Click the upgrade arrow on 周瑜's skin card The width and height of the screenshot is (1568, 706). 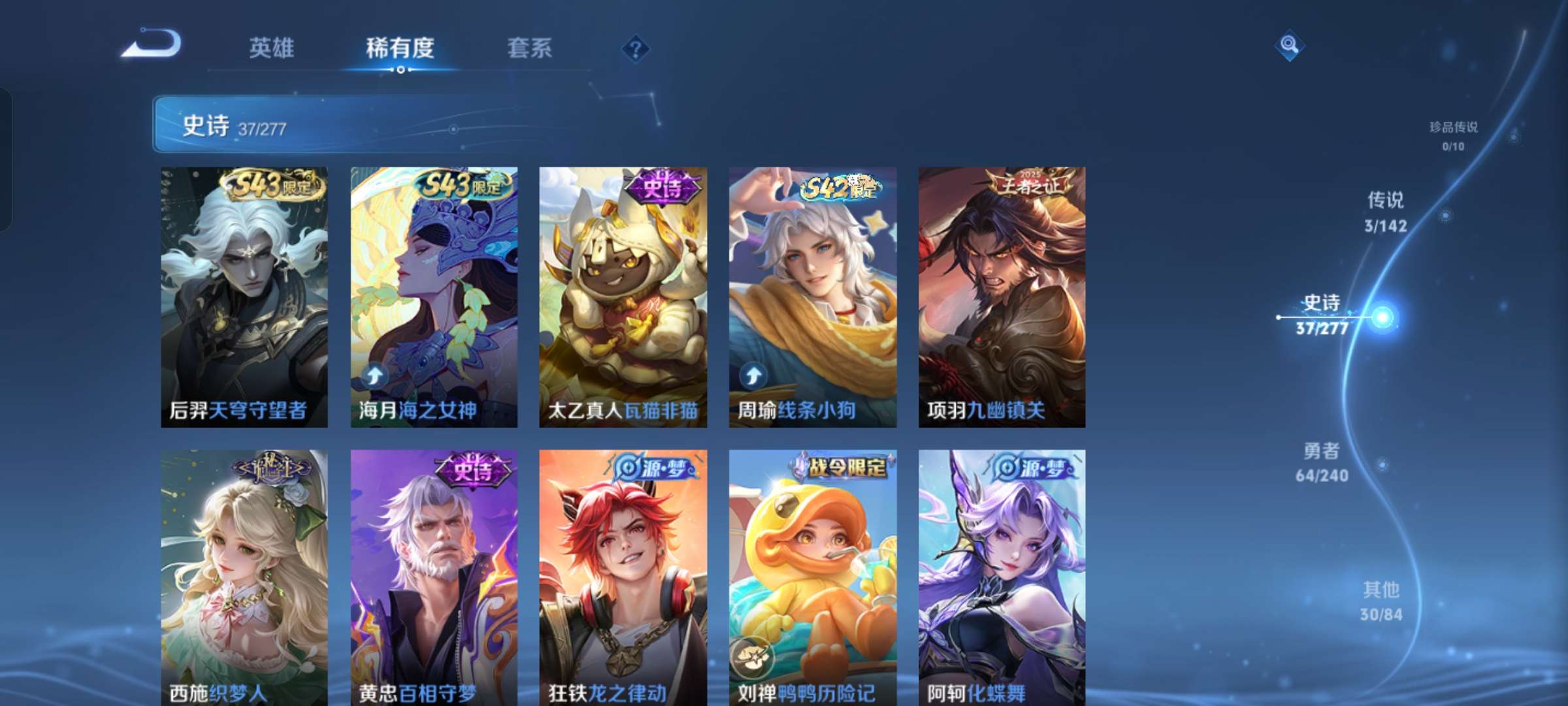point(753,376)
